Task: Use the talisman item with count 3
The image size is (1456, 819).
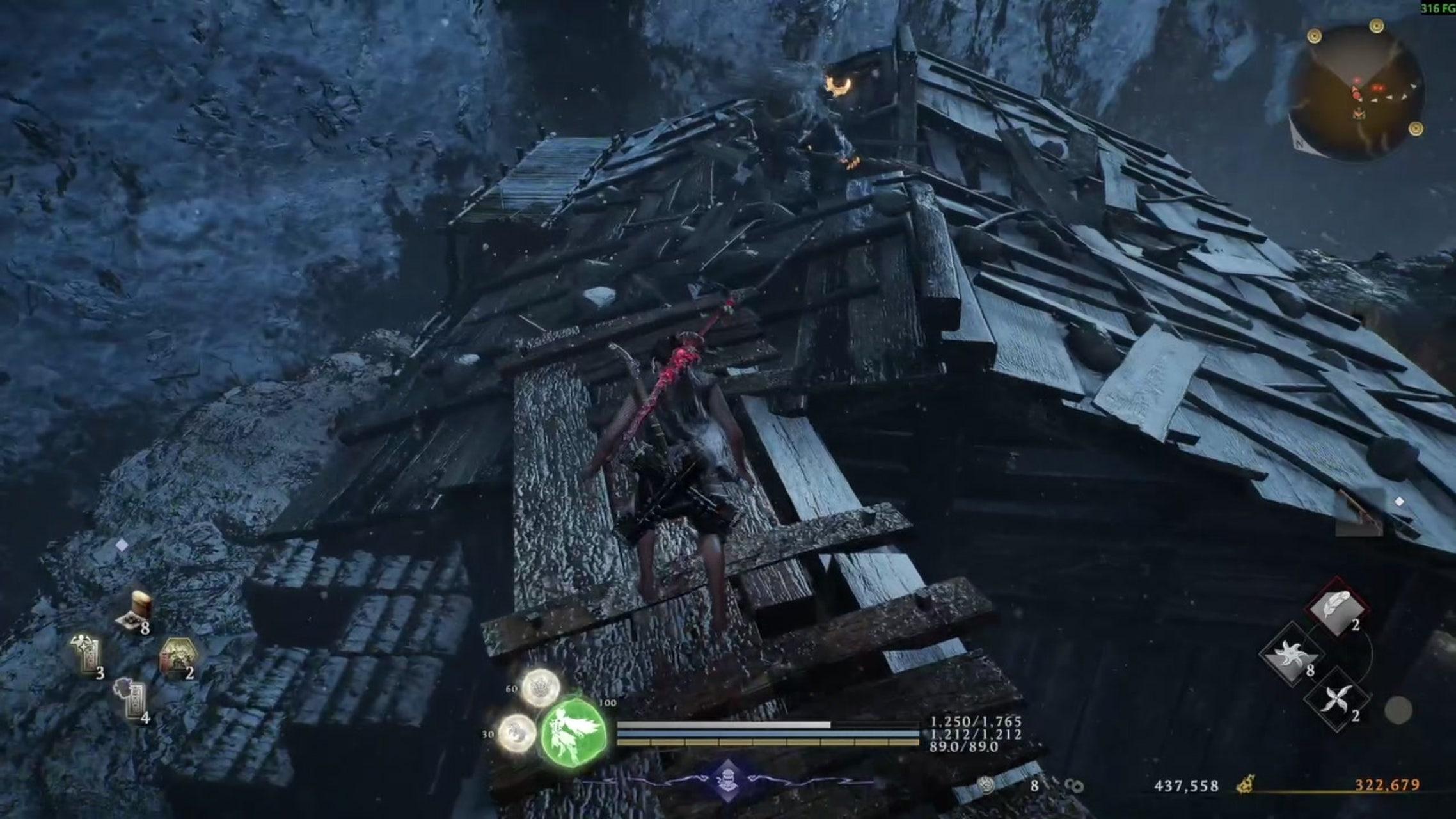Action: [88, 655]
